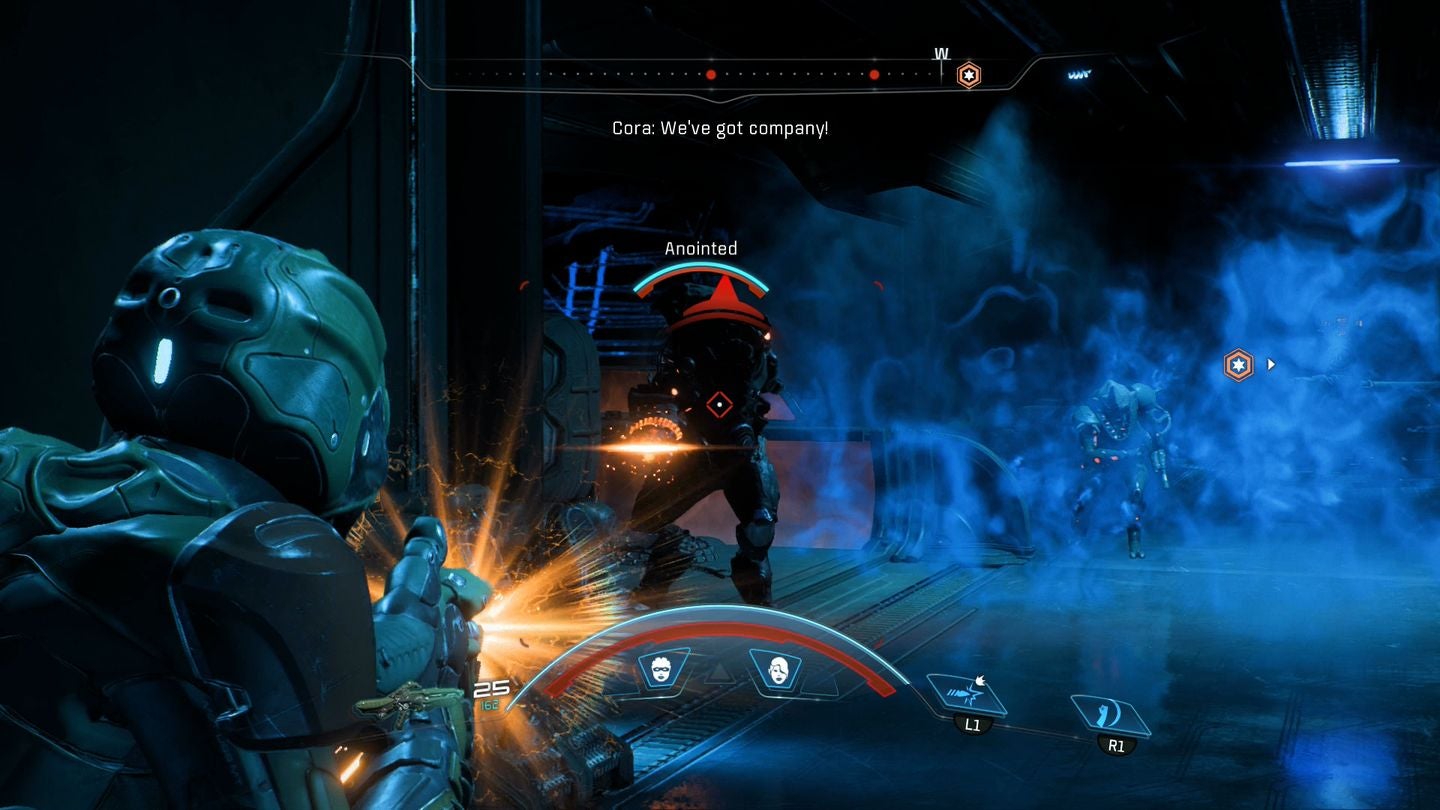Expand the triangle between the squad portraits
The width and height of the screenshot is (1440, 810).
tap(719, 672)
